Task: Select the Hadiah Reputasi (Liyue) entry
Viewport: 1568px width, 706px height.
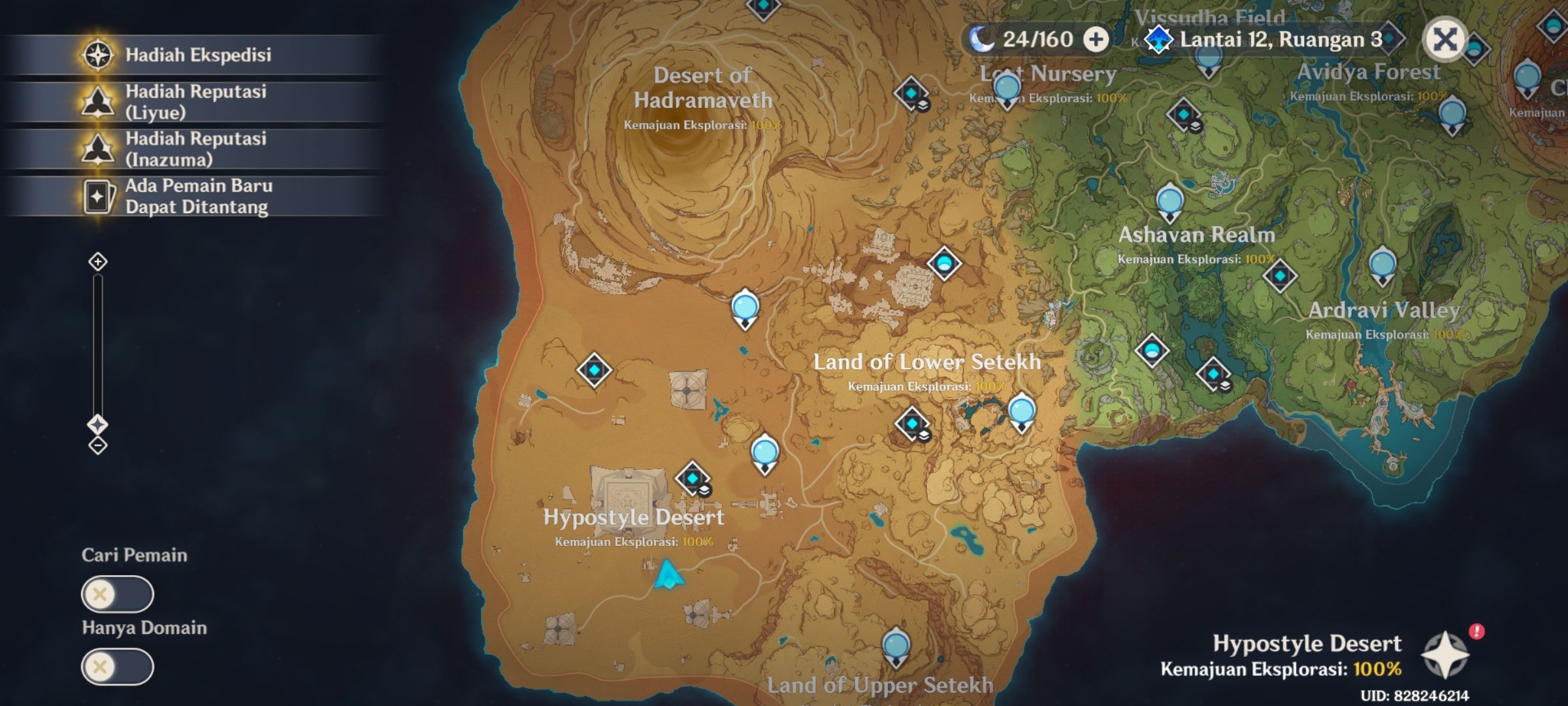Action: click(196, 102)
